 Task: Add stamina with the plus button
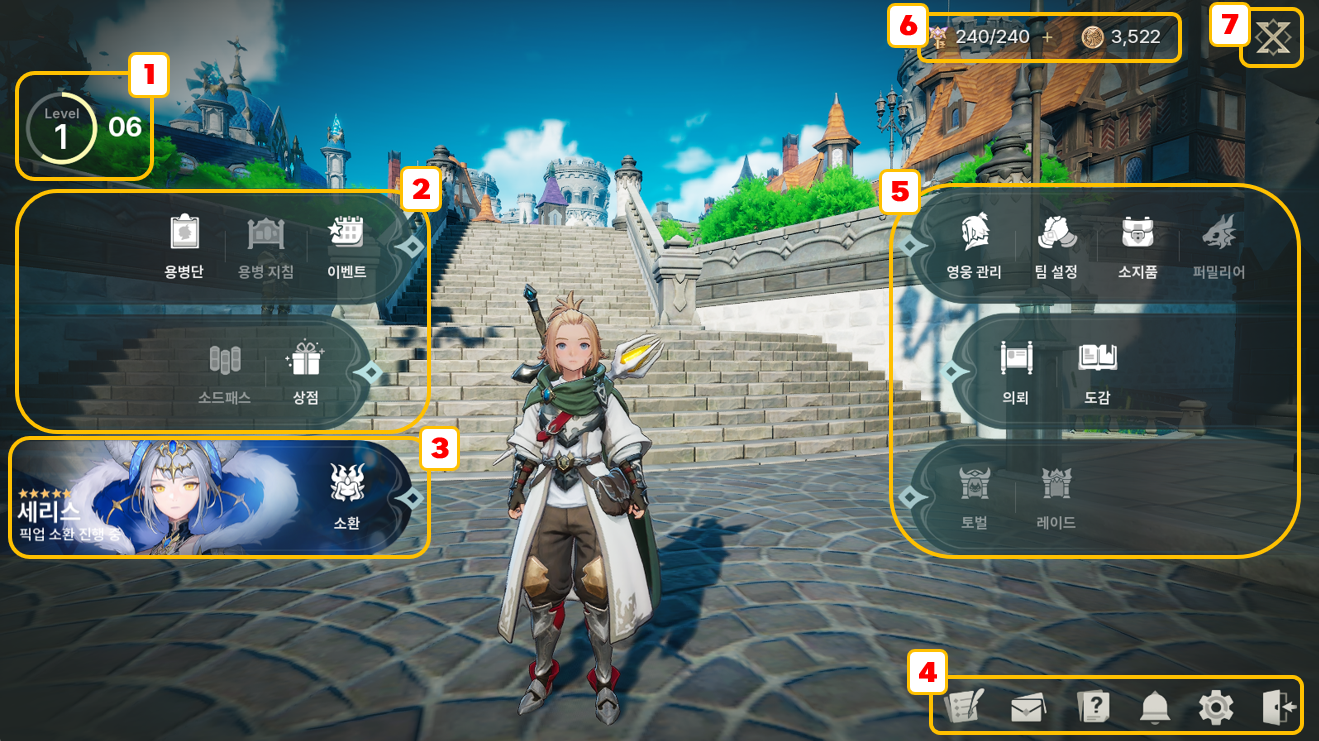1048,37
